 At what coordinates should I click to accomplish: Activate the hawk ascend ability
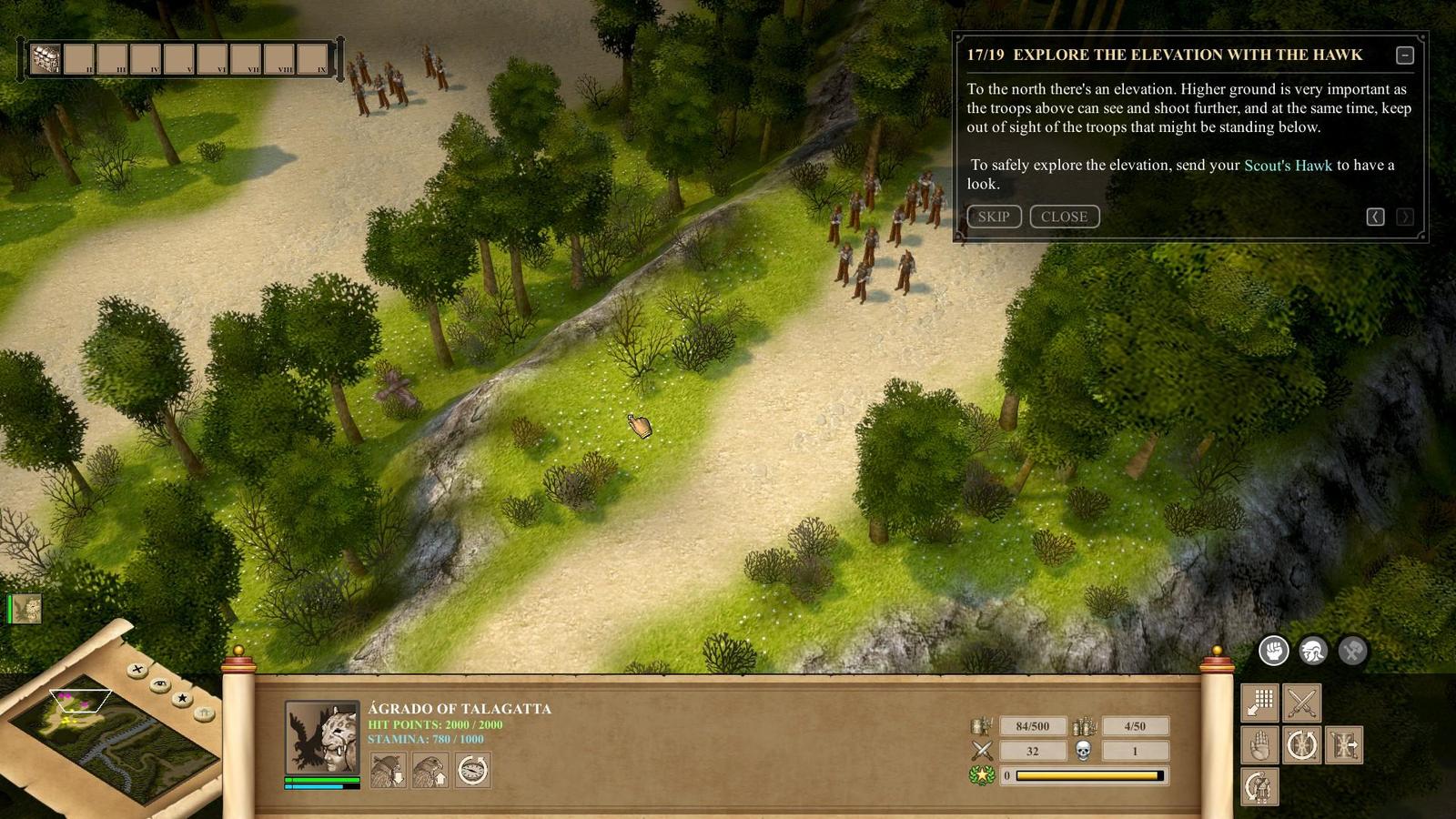[x=430, y=770]
